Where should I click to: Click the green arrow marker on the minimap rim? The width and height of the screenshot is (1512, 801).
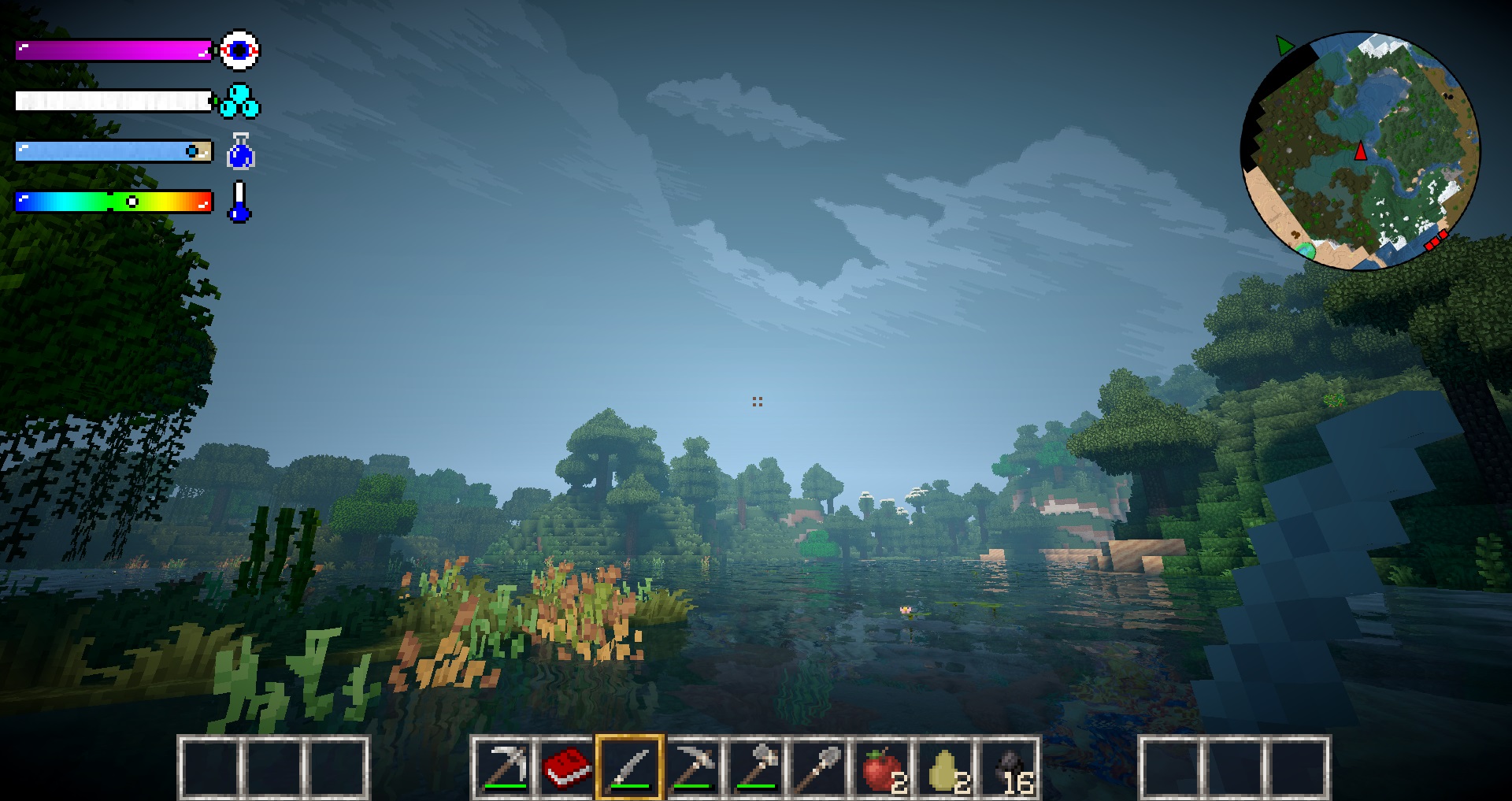tap(1284, 46)
